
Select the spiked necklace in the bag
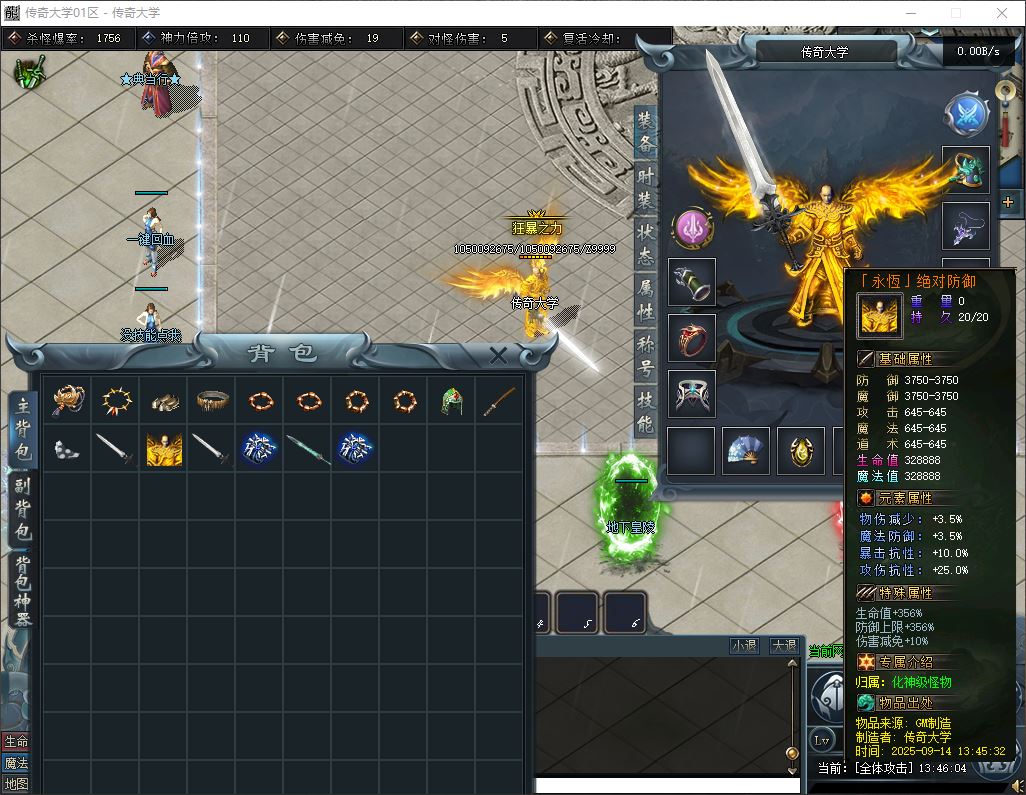115,401
